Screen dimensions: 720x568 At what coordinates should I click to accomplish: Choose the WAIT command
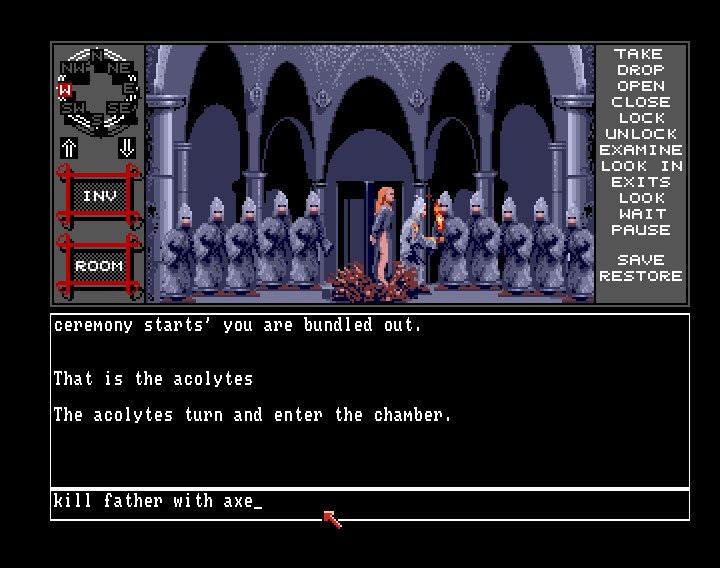coord(640,214)
